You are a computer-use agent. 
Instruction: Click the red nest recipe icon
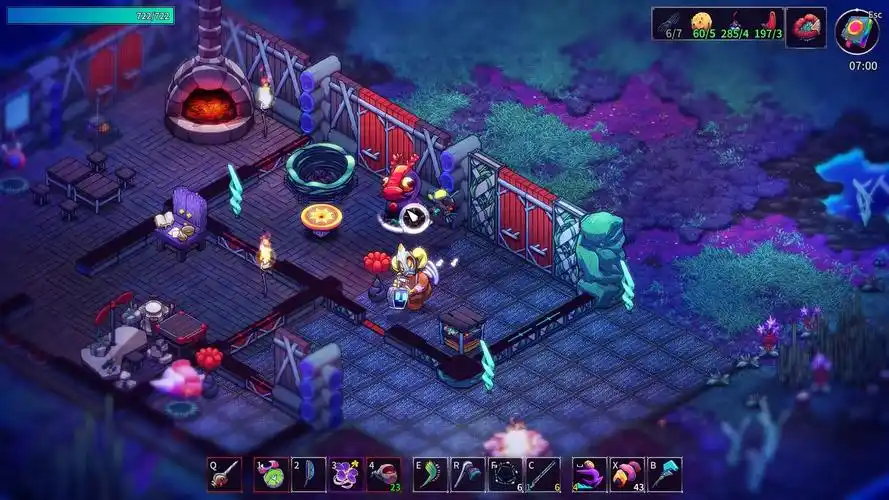click(806, 27)
